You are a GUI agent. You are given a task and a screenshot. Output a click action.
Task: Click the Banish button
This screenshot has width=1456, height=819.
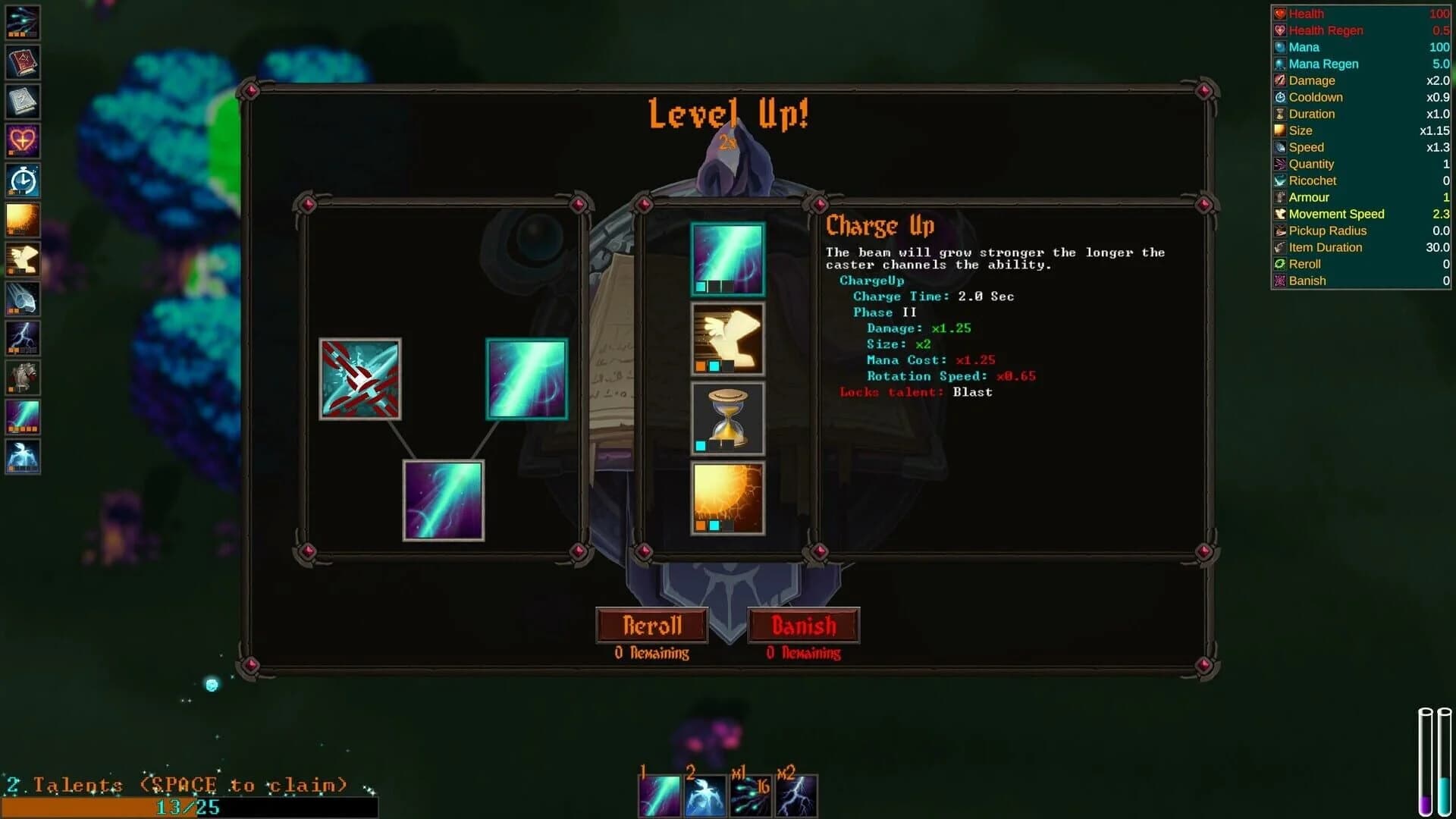pos(804,625)
